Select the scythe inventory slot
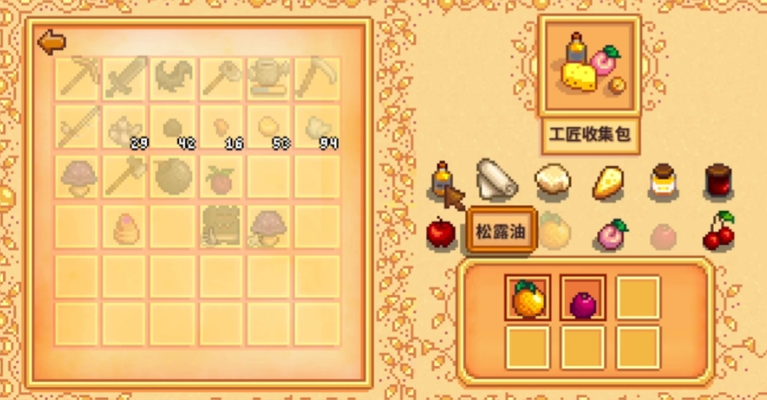This screenshot has height=400, width=767. 318,77
